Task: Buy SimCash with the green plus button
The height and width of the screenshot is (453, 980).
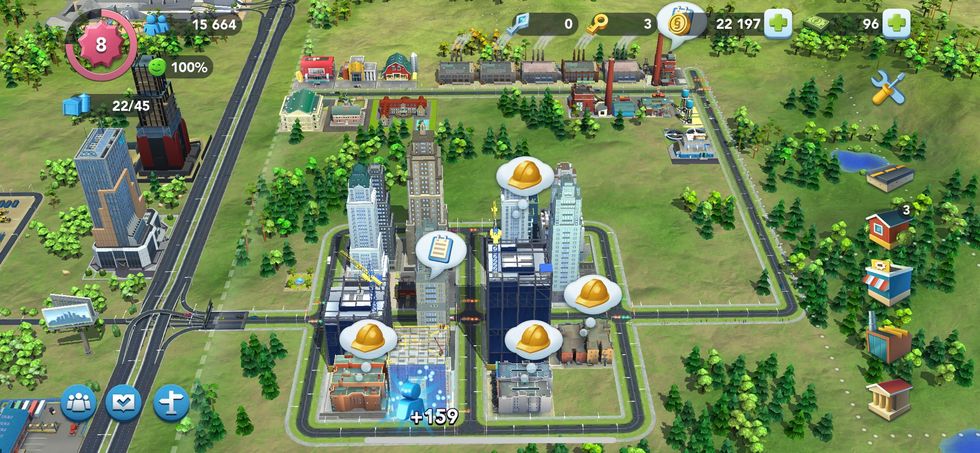Action: 895,24
